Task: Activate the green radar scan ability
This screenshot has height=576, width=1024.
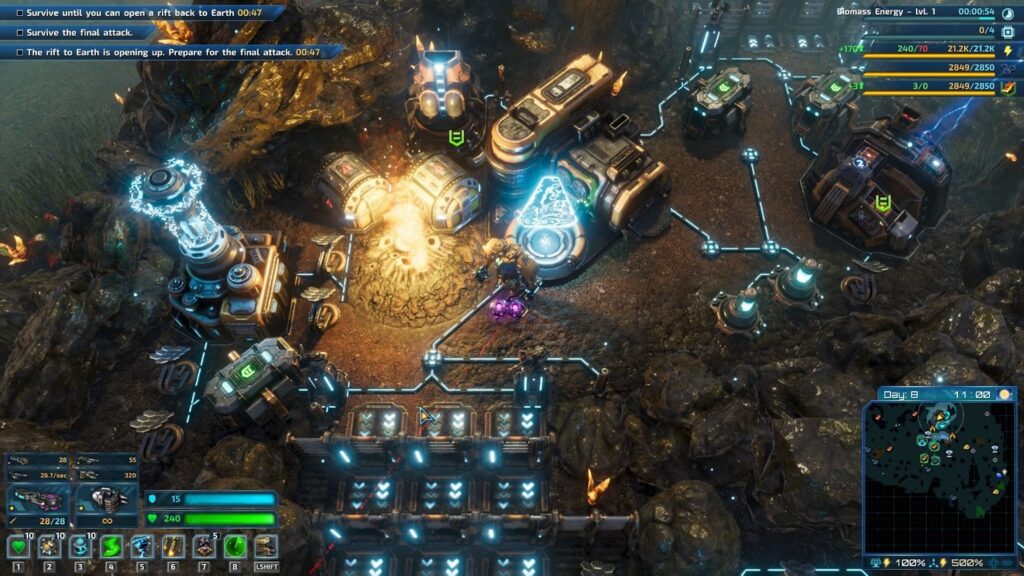Action: coord(235,546)
